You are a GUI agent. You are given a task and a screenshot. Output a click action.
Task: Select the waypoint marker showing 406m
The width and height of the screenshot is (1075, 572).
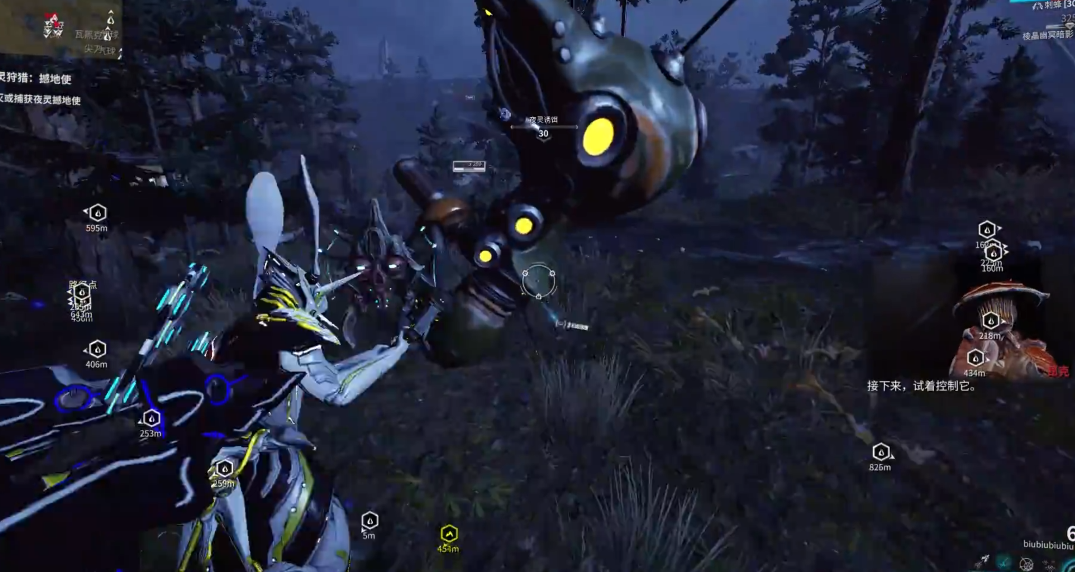point(97,349)
